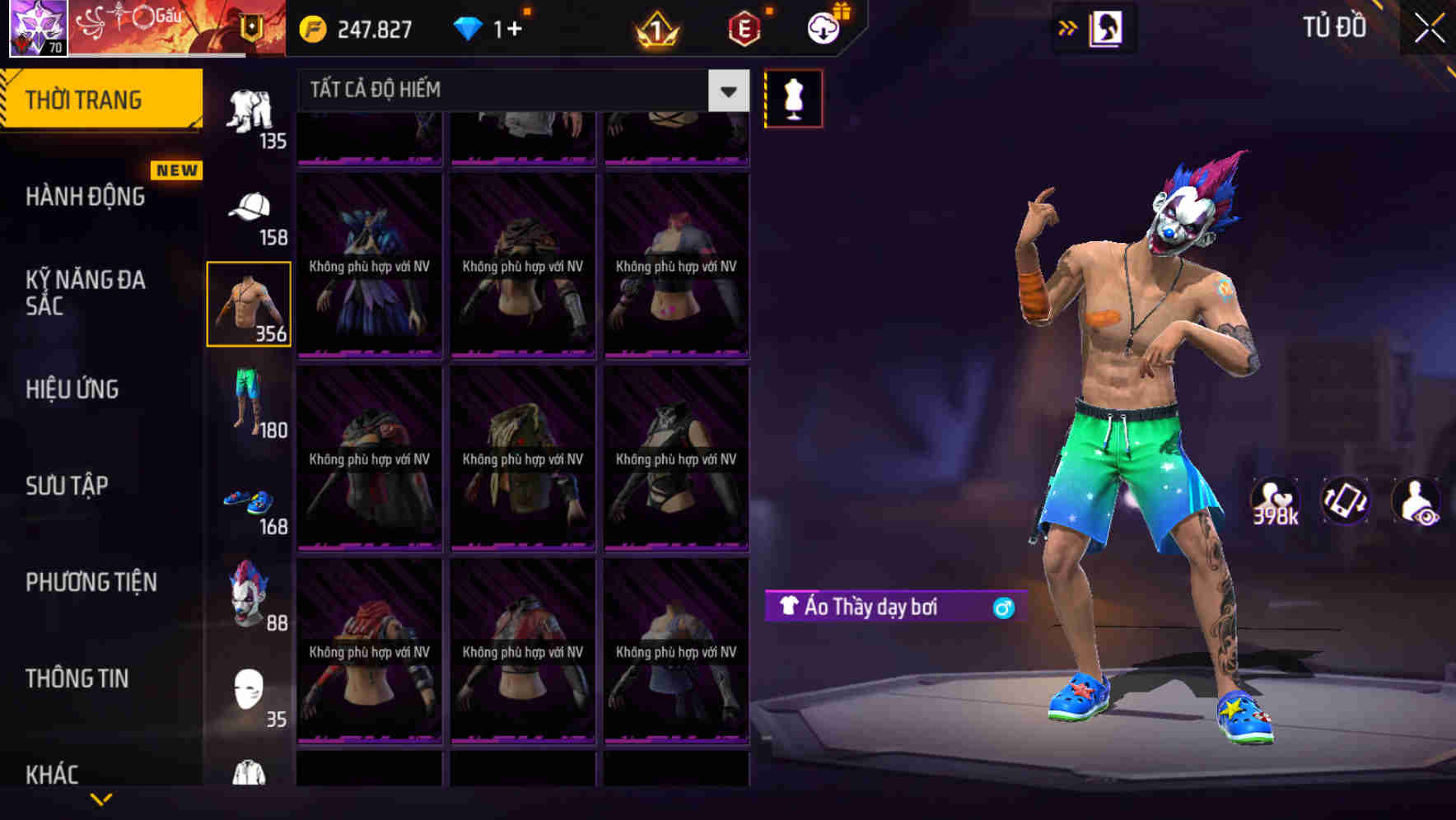Switch to the HÀNH ĐỘNG tab
Image resolution: width=1456 pixels, height=820 pixels.
click(x=86, y=198)
